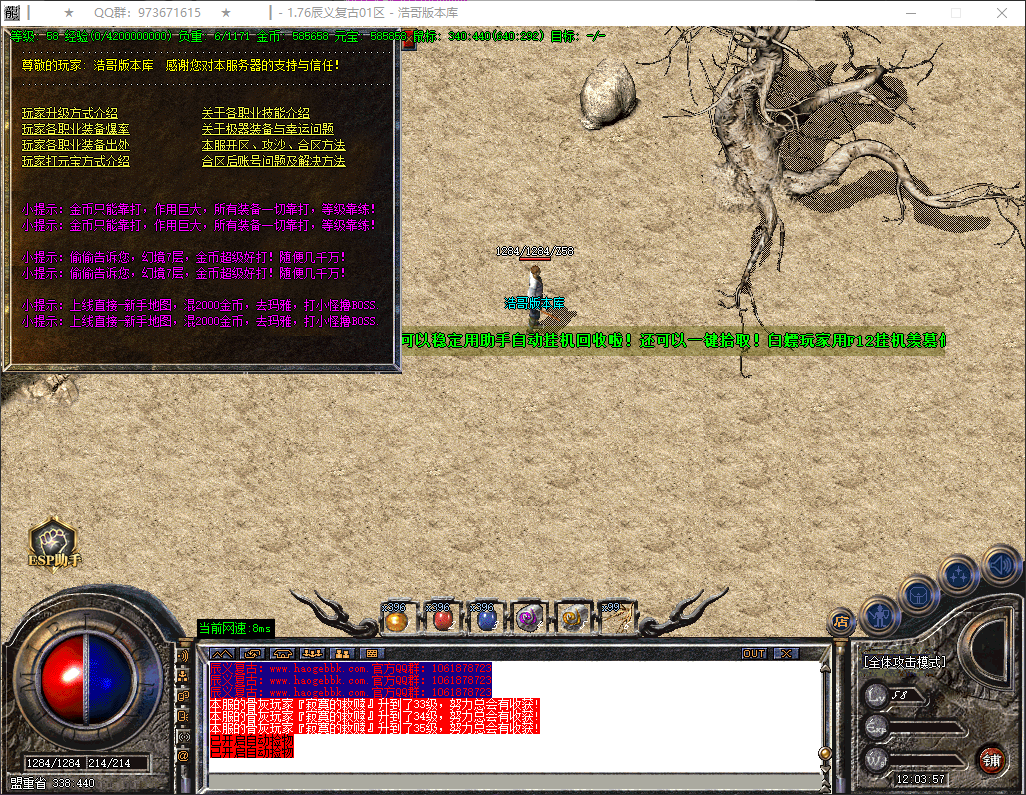Toggle the 全体攻击模式 attack mode label

905,662
